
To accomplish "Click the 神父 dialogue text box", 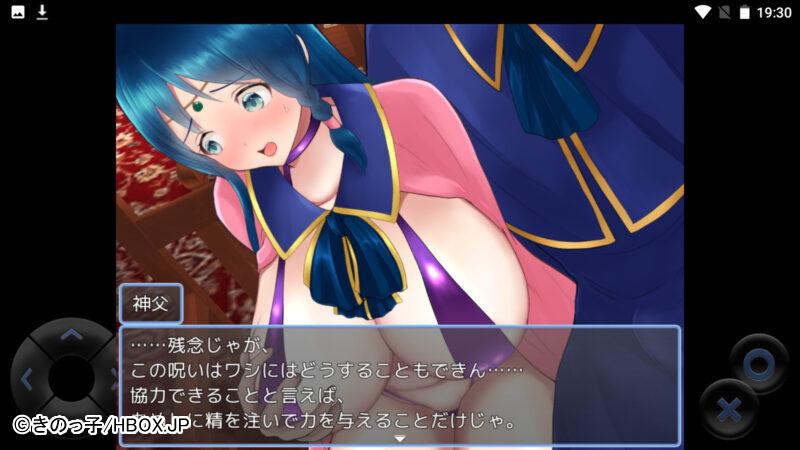I will tap(400, 384).
